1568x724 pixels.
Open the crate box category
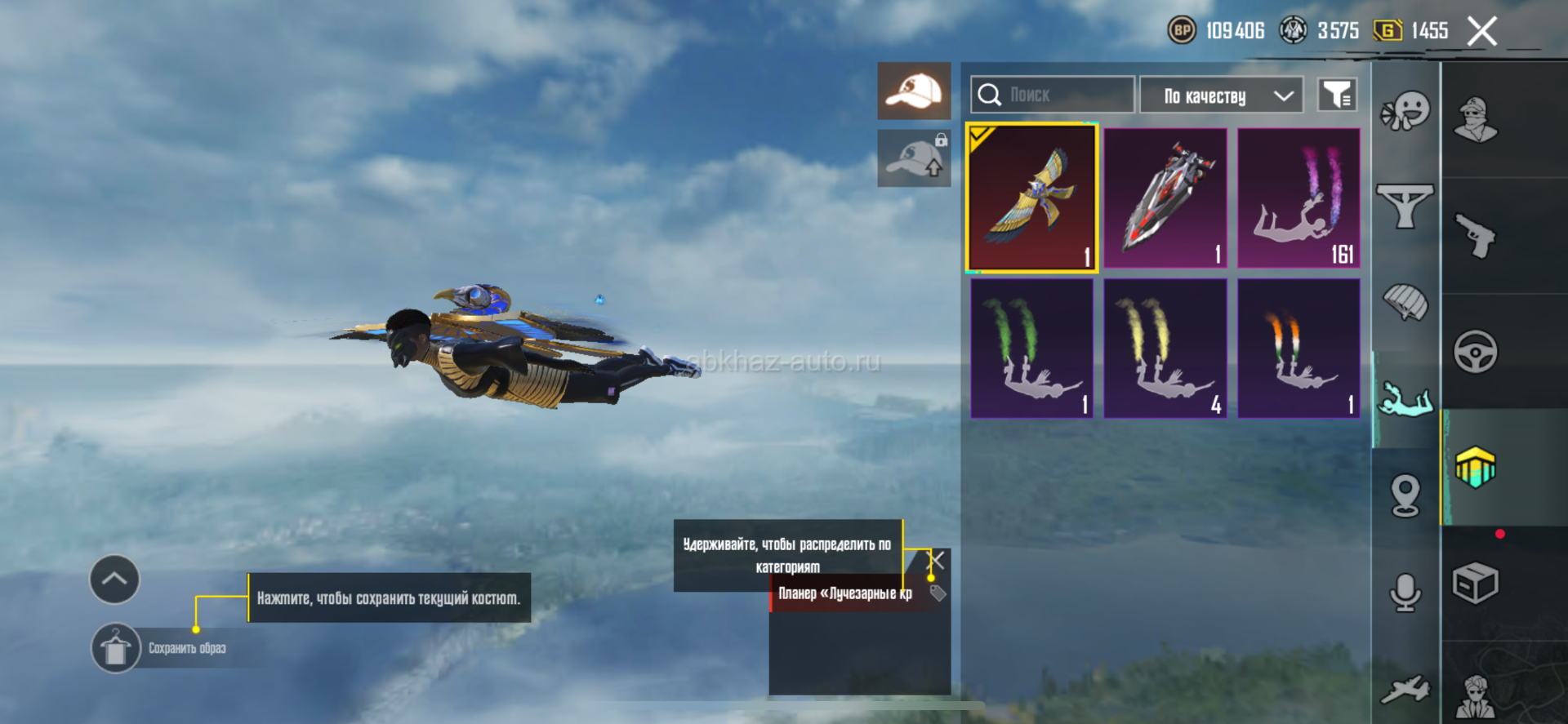(x=1476, y=583)
